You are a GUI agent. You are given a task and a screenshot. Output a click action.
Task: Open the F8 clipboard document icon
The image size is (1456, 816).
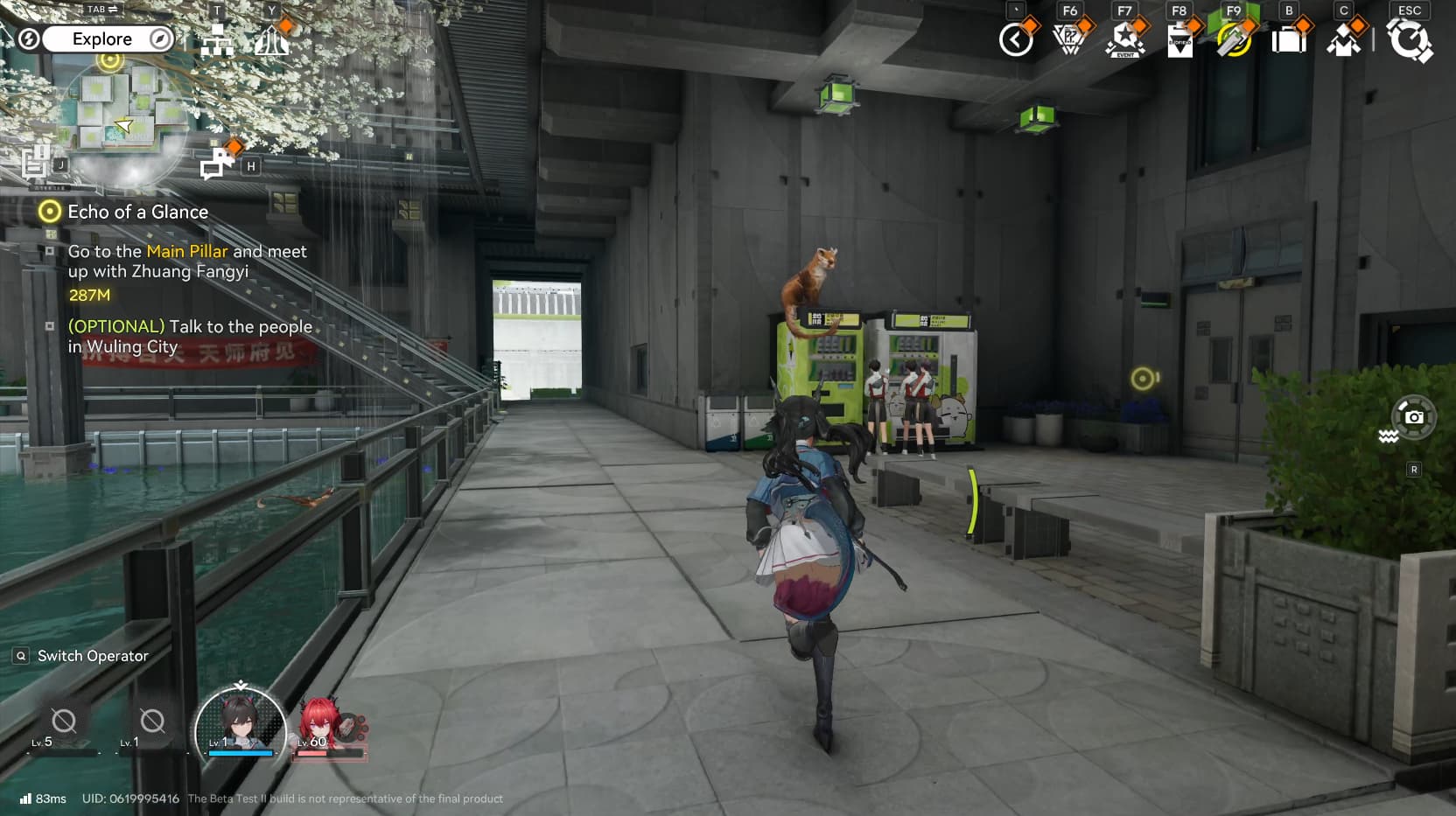(1179, 40)
